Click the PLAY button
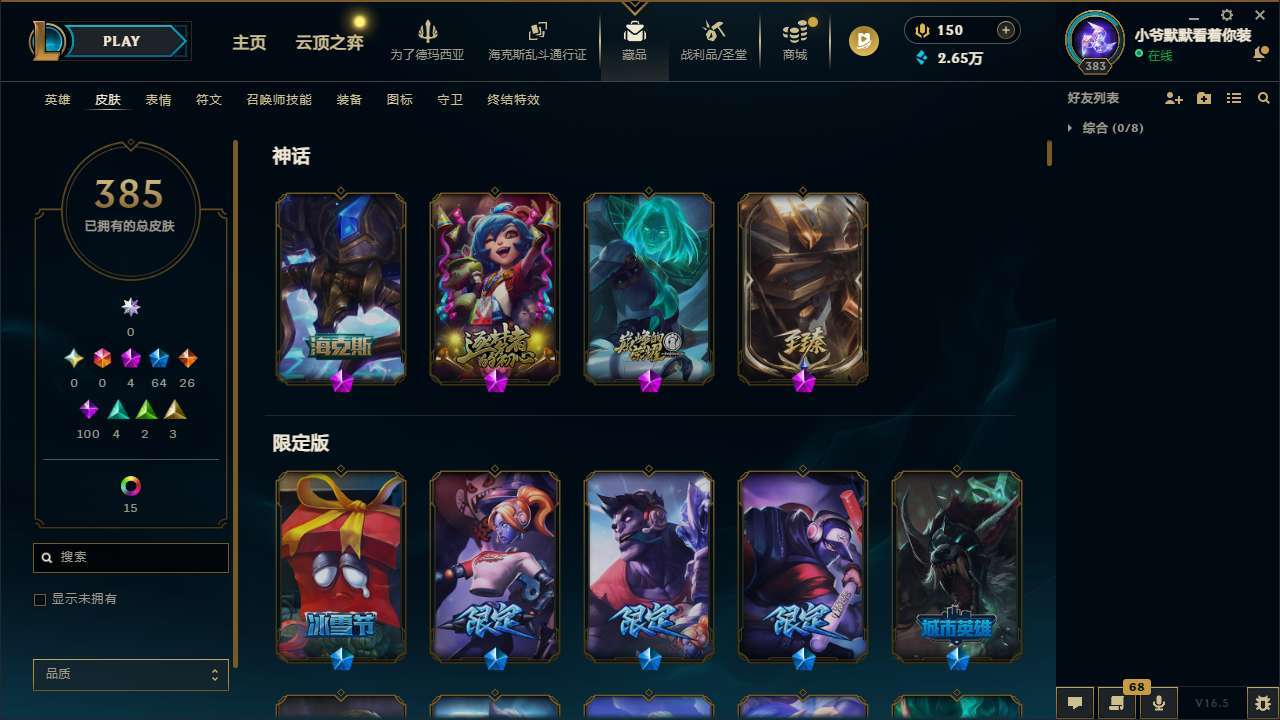This screenshot has width=1280, height=720. click(x=120, y=41)
